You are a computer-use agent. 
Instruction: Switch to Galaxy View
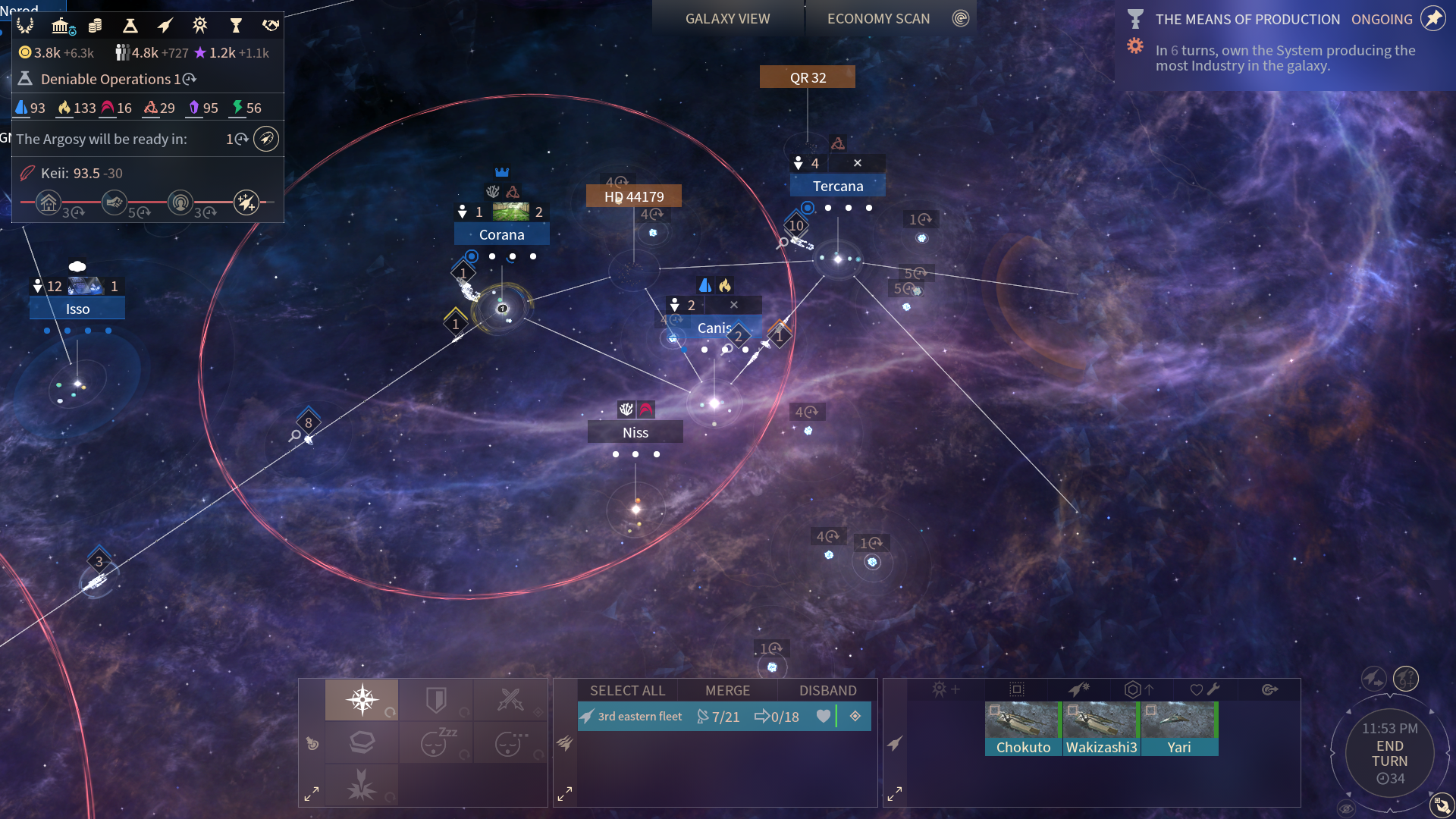727,19
